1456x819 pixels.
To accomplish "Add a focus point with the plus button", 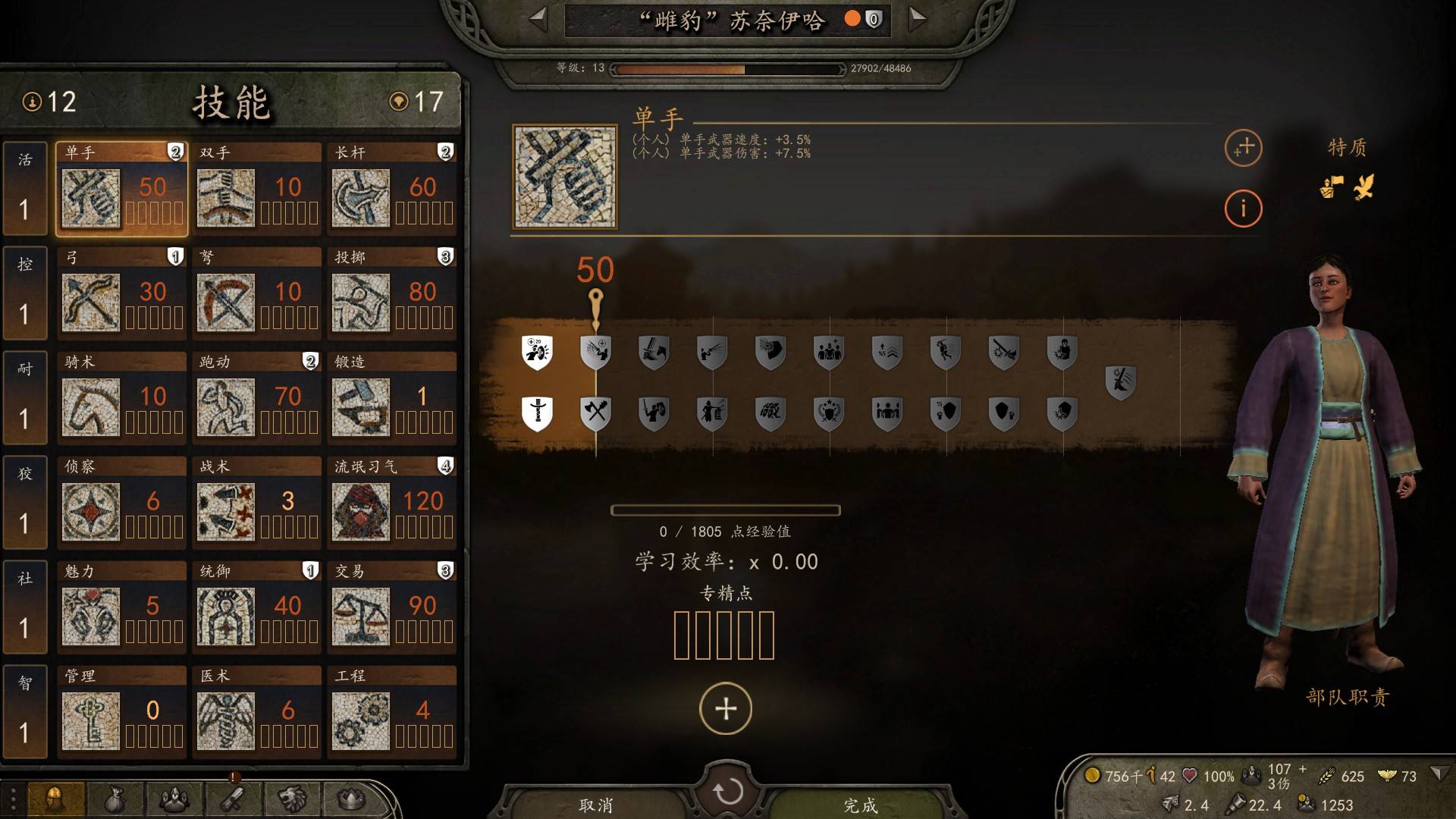I will click(726, 709).
